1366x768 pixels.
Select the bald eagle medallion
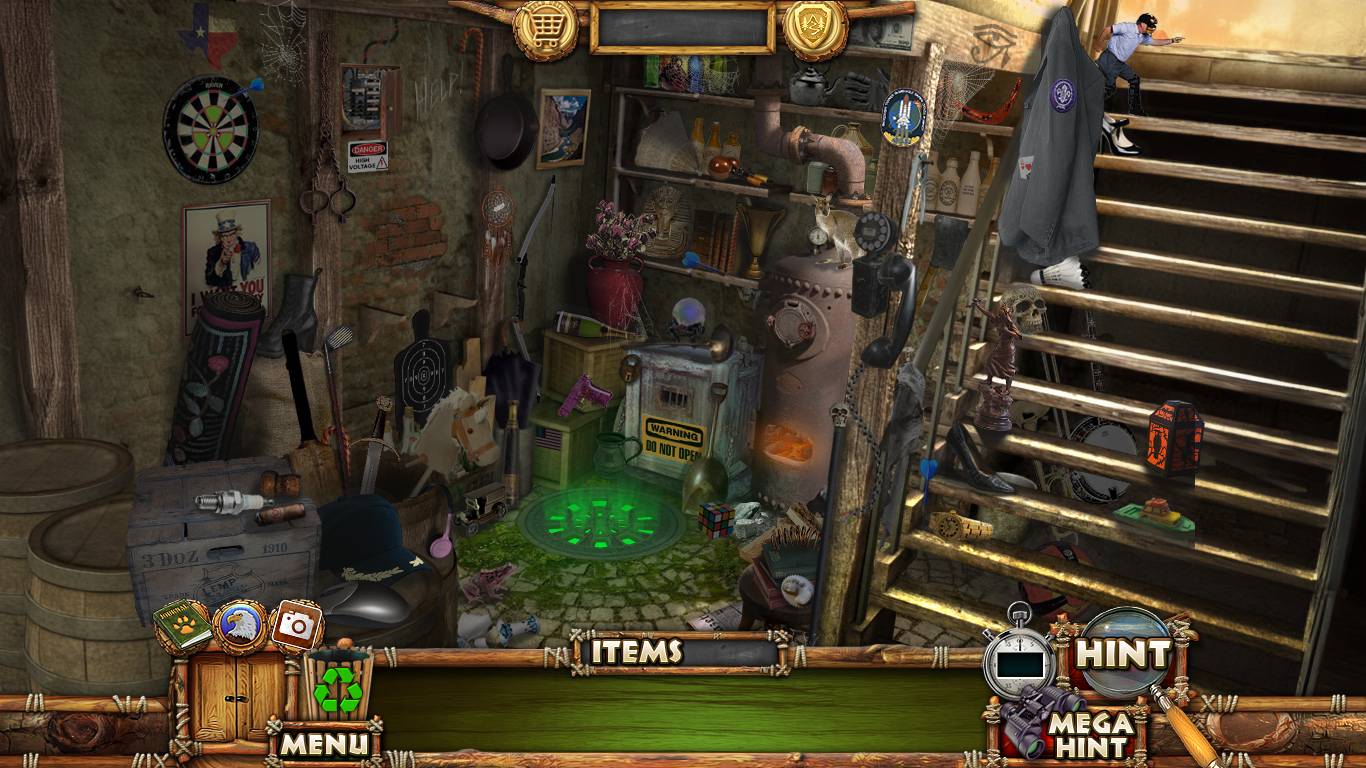click(x=240, y=625)
